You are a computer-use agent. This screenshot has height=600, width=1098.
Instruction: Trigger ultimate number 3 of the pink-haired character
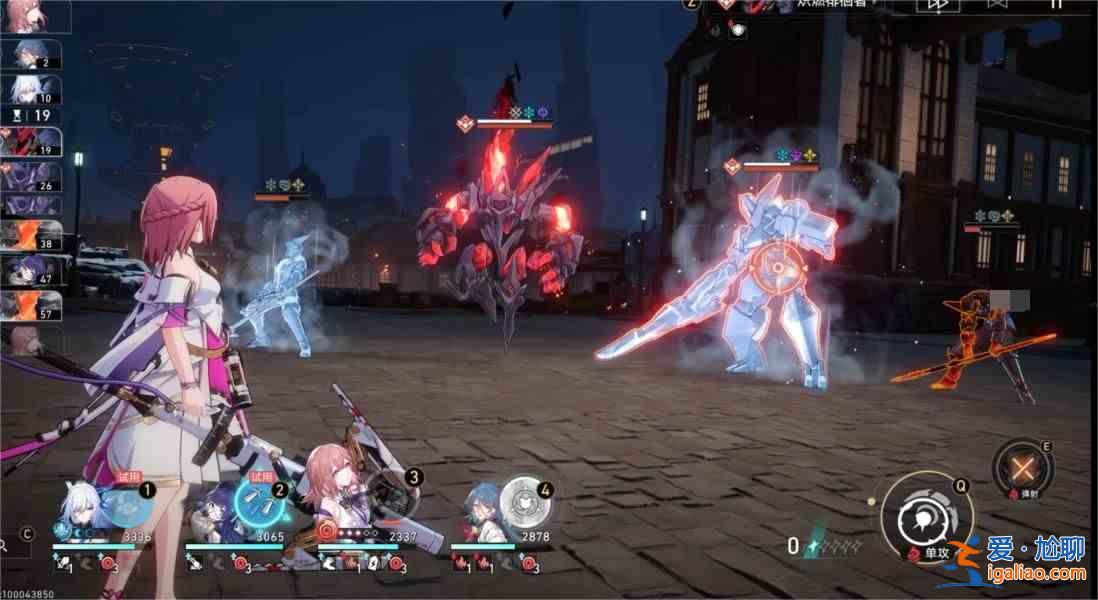392,495
